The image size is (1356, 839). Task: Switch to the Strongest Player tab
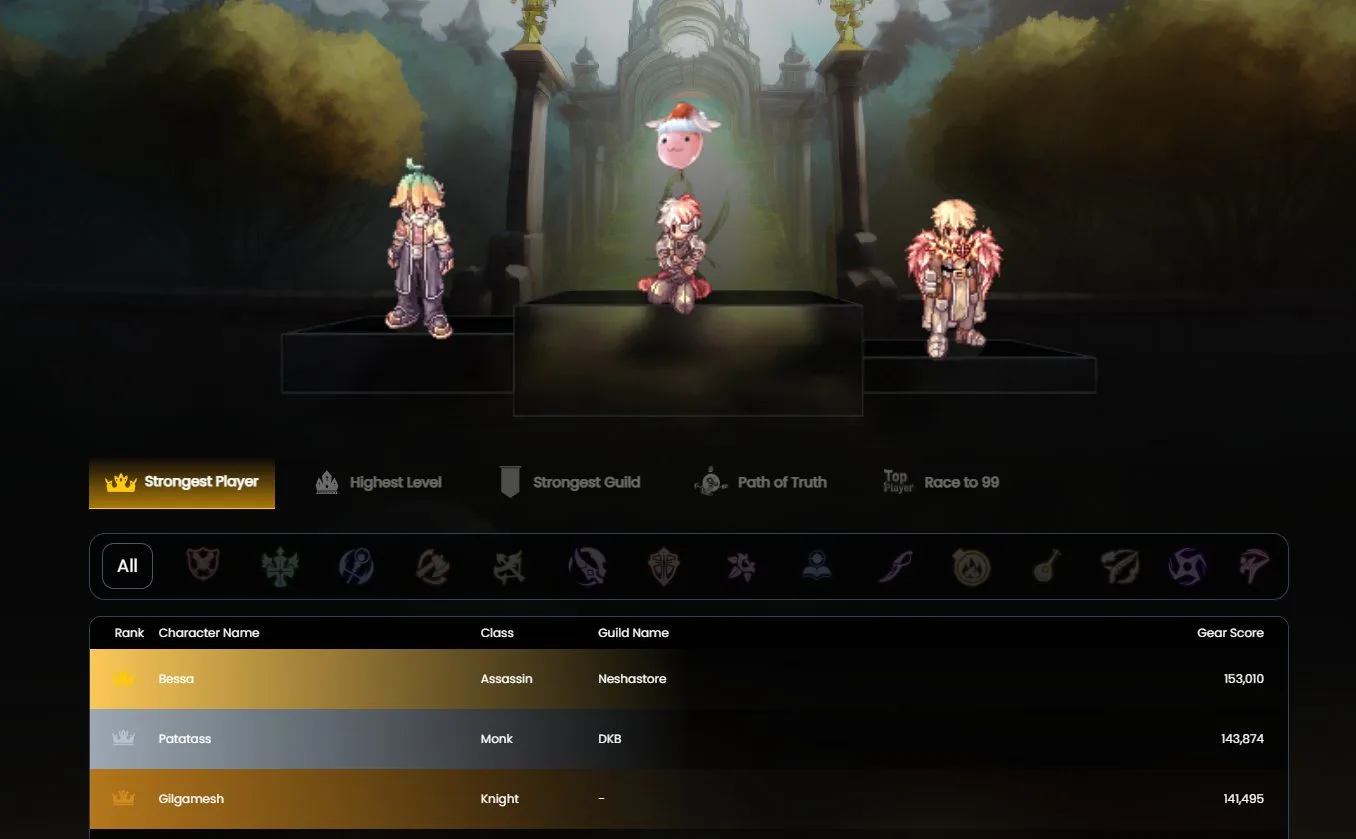[182, 483]
